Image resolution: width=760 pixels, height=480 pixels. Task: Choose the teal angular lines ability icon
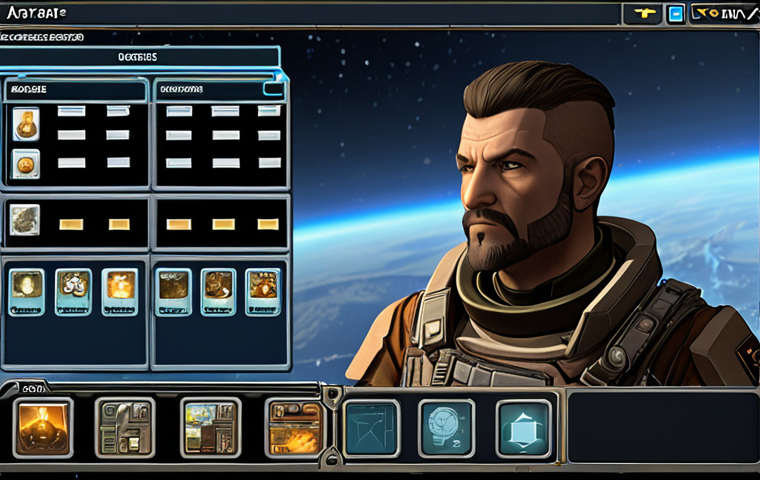pyautogui.click(x=371, y=427)
